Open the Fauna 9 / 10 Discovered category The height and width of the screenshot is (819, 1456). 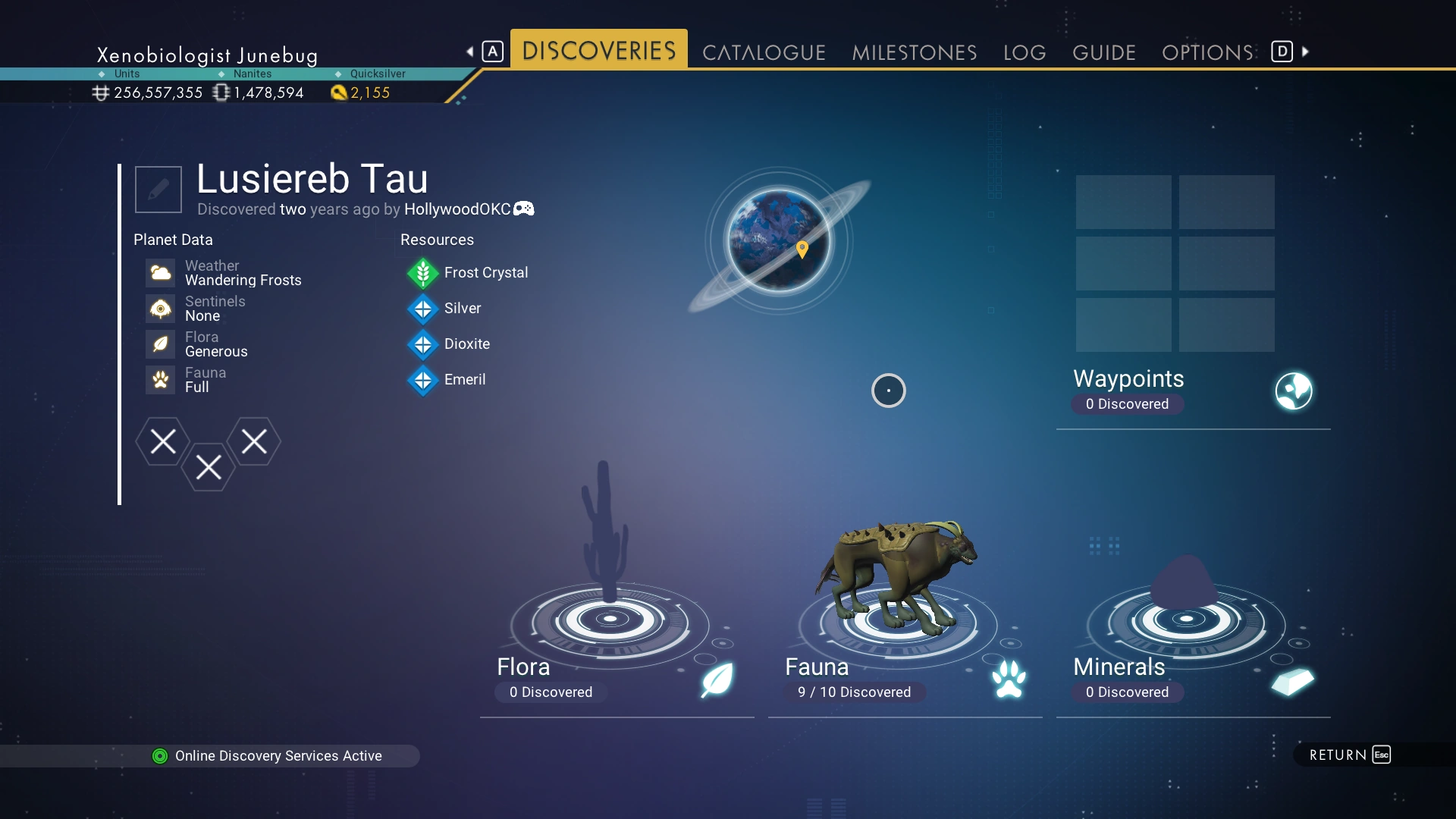point(904,677)
